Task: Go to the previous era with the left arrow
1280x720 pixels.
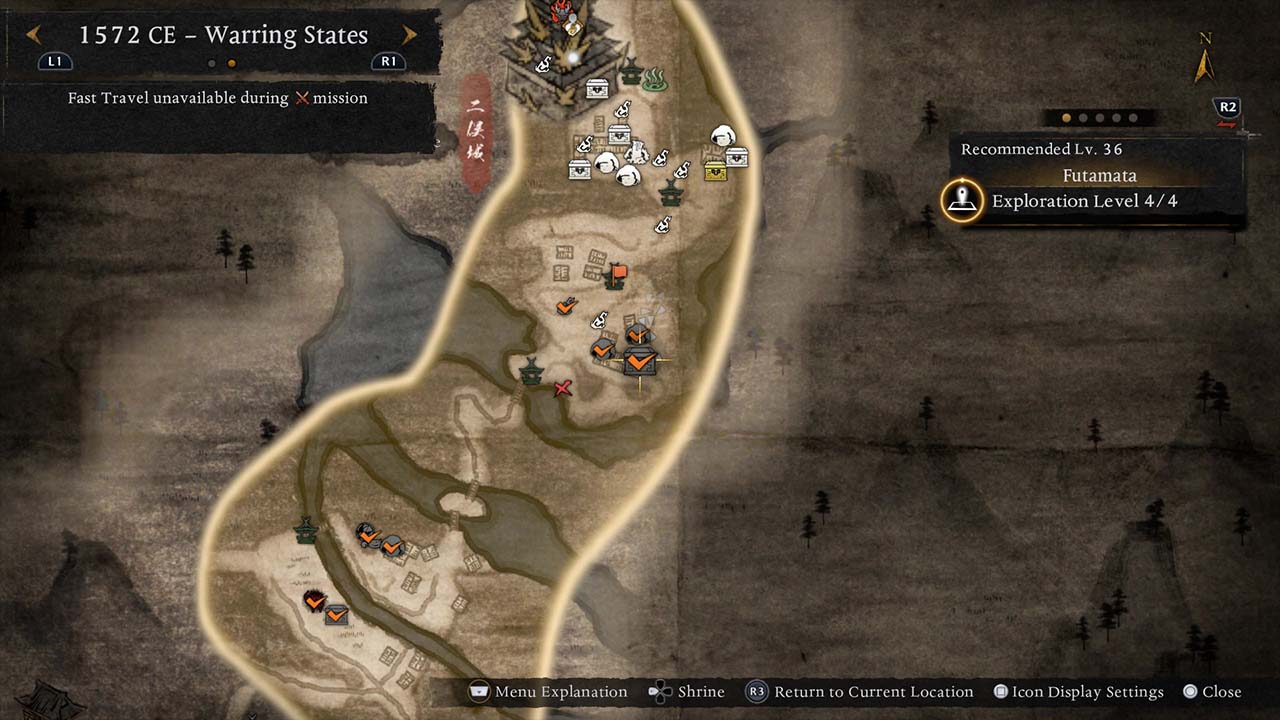Action: (33, 36)
